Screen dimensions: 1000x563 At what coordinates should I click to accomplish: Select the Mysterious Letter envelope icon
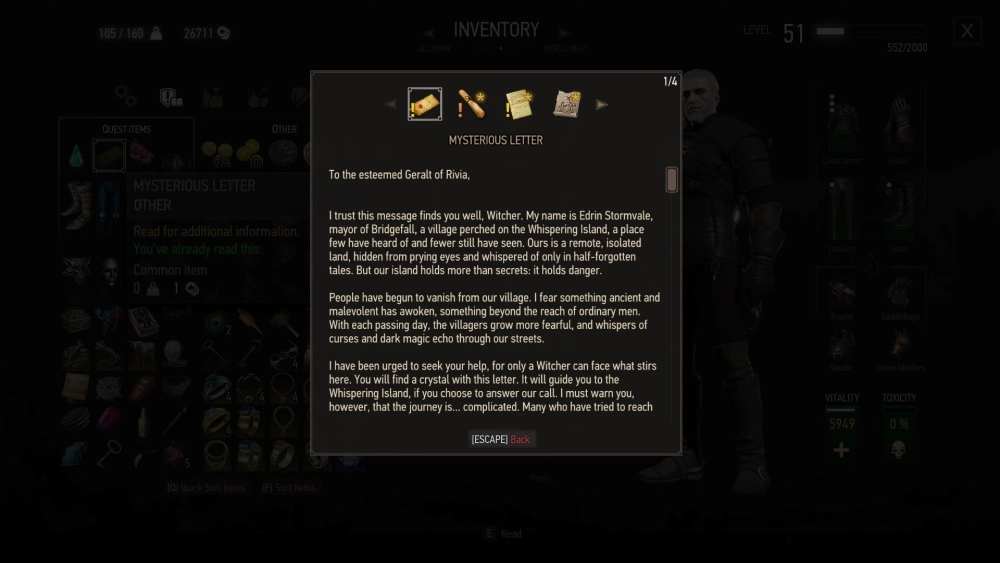click(x=425, y=104)
